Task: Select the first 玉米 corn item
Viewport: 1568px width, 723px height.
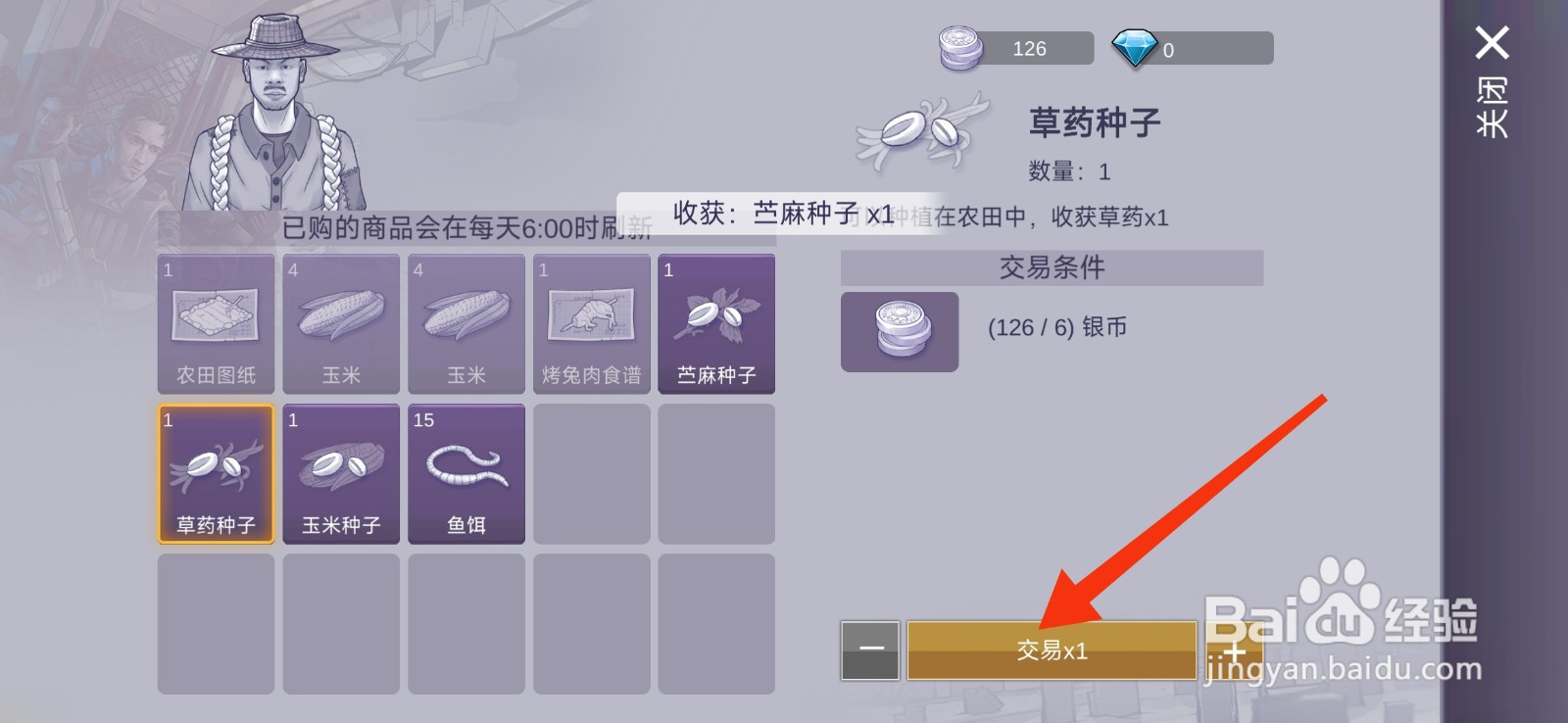Action: click(340, 323)
